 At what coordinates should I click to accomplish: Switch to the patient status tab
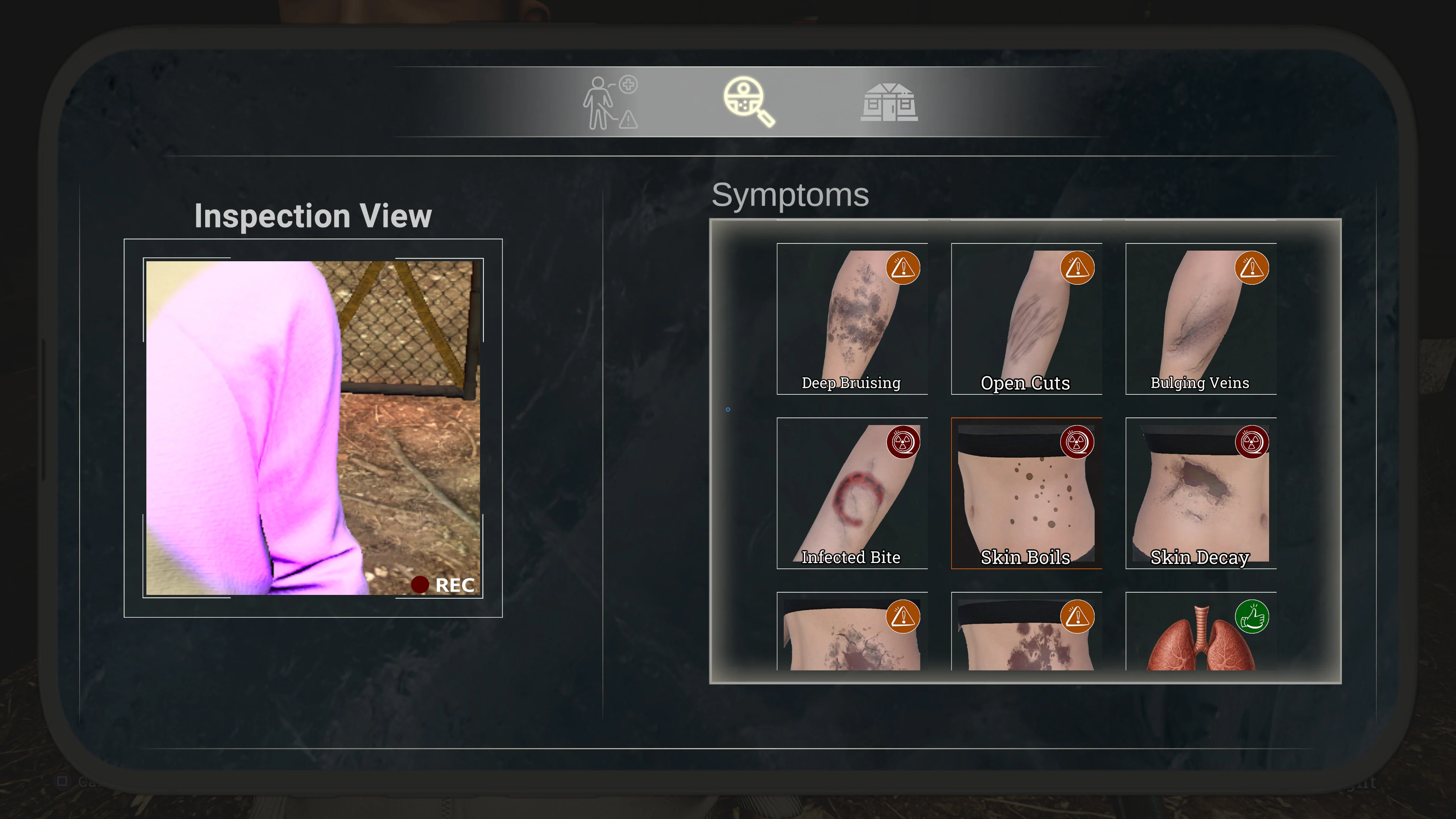pos(610,102)
